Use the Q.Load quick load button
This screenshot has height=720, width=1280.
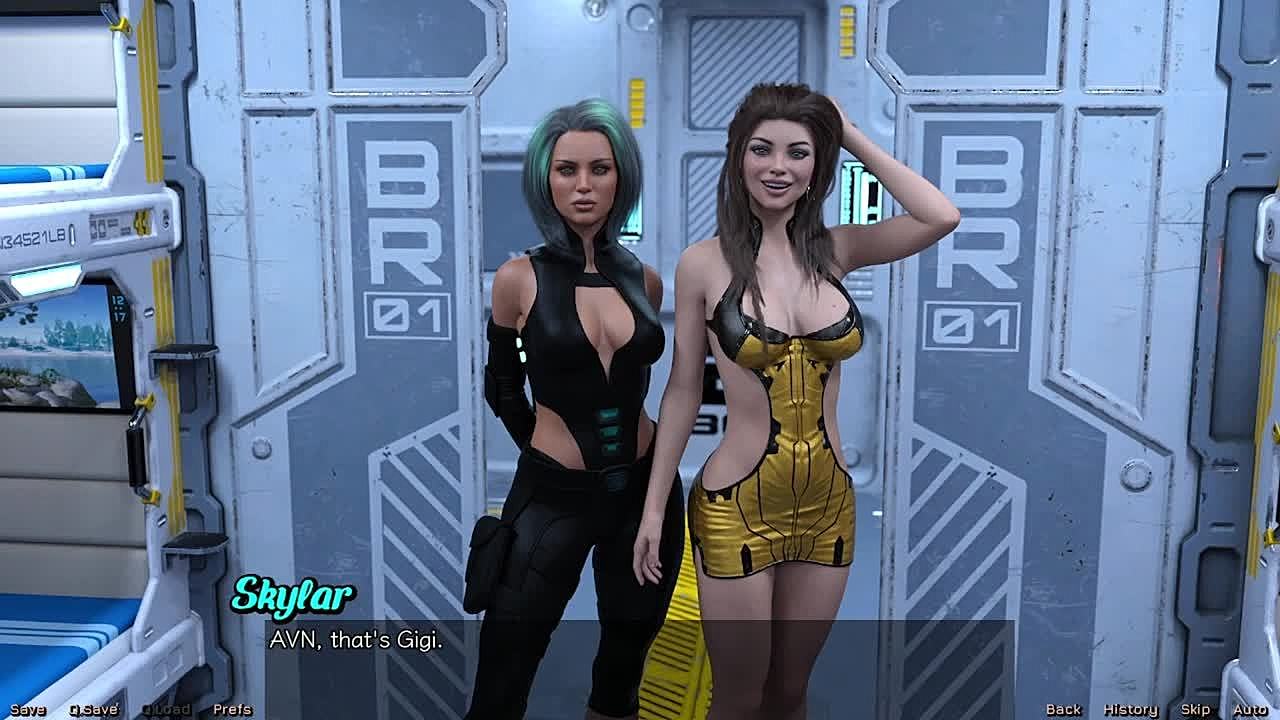166,709
